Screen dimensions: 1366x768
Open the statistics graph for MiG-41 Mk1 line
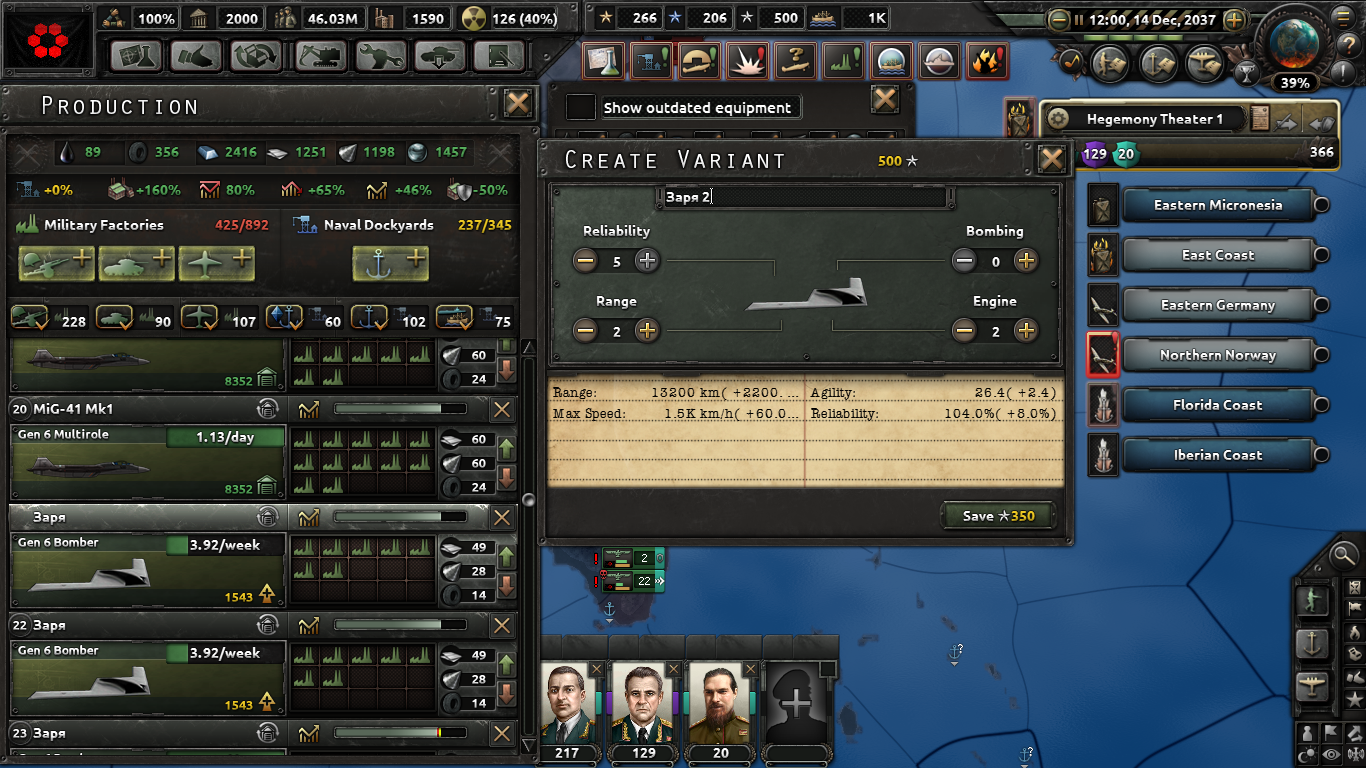click(x=310, y=408)
